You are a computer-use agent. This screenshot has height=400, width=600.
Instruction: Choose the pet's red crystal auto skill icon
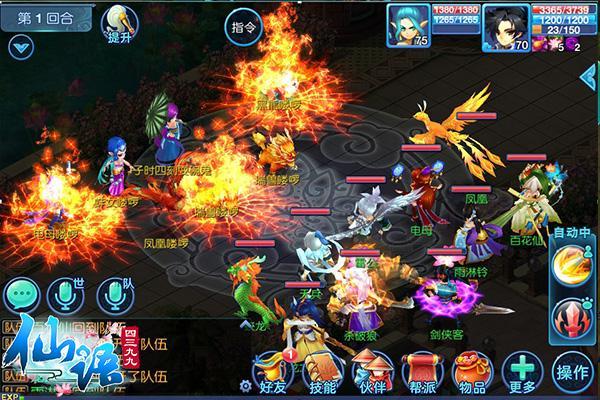coord(571,317)
